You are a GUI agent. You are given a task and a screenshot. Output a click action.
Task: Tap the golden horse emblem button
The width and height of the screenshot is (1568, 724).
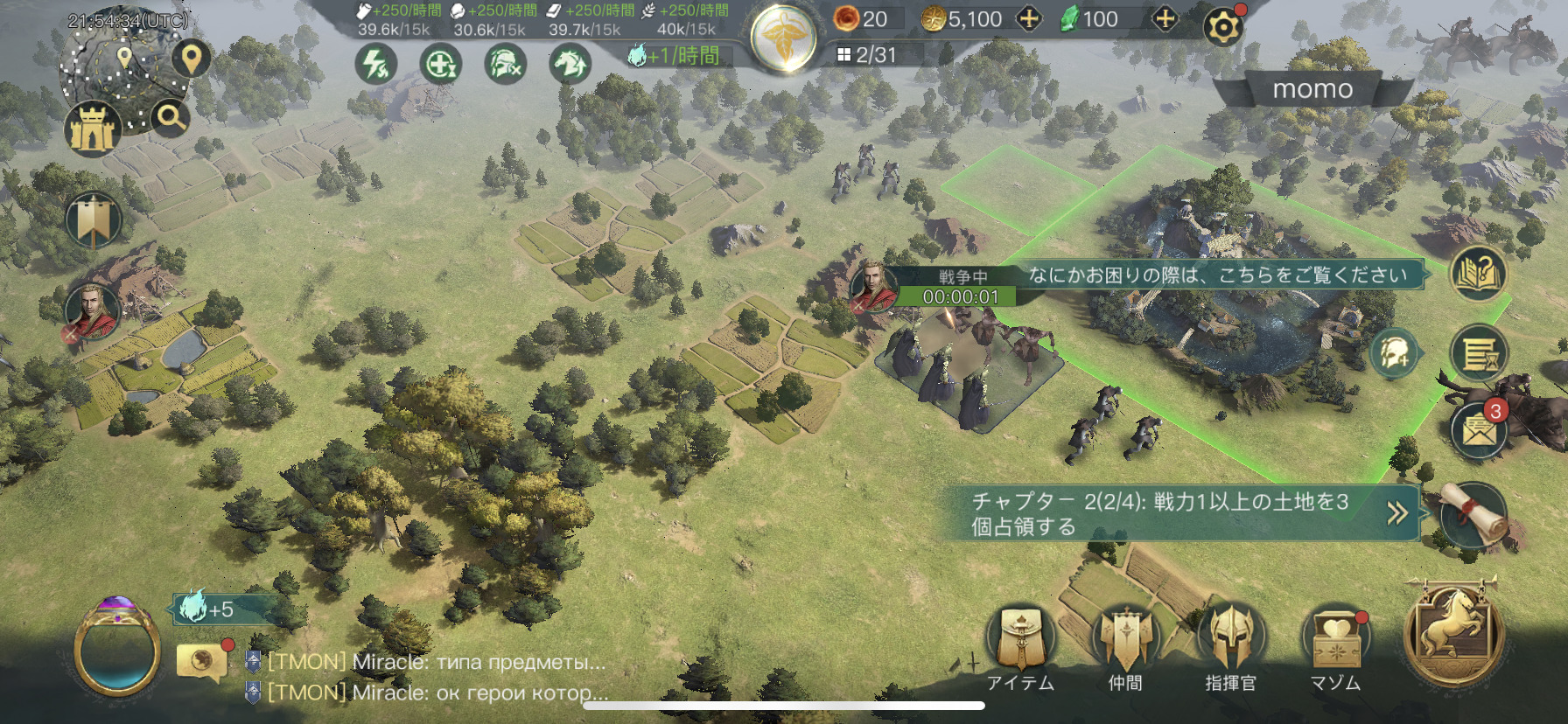[1453, 635]
